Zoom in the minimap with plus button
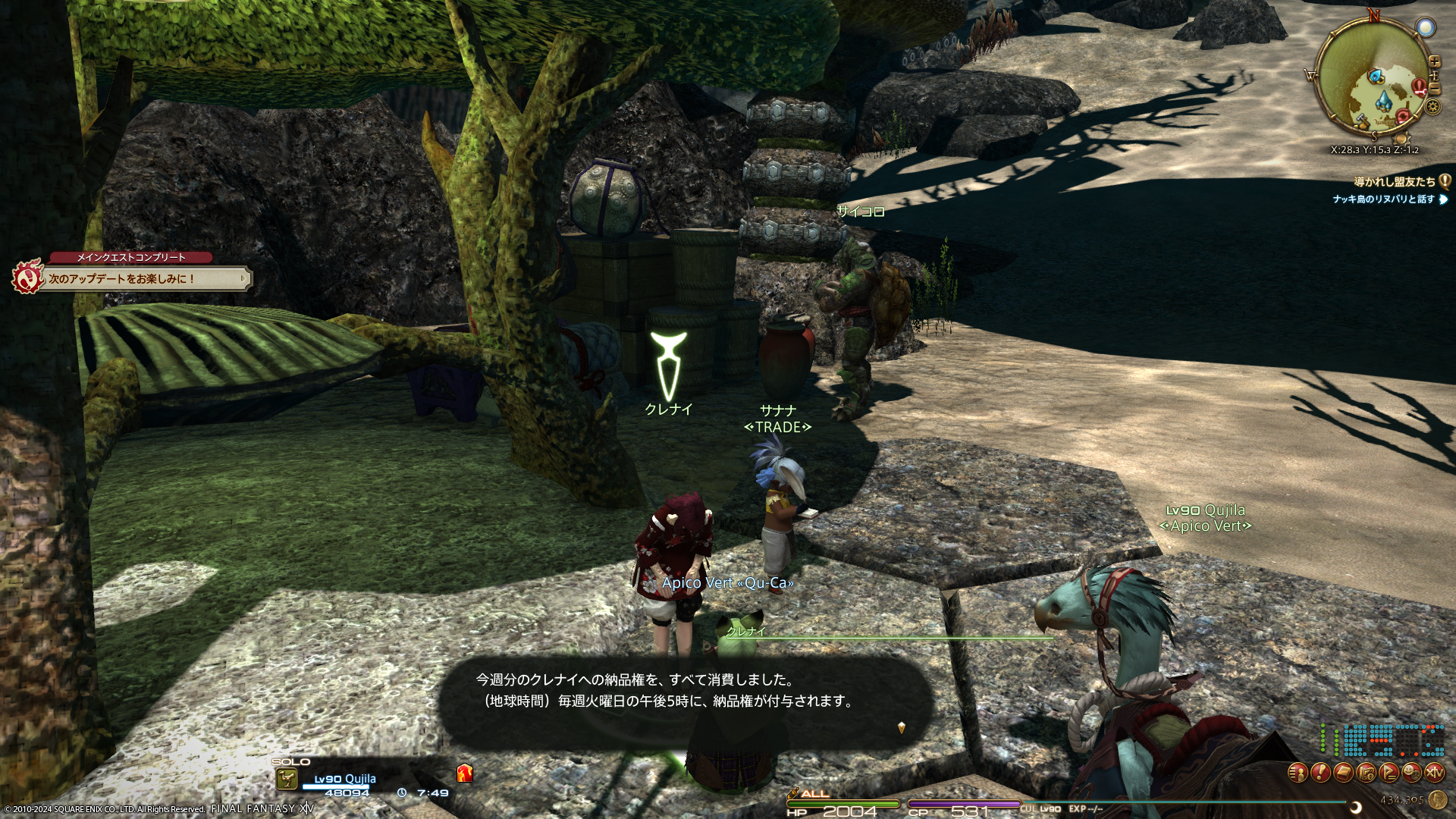 [x=1434, y=62]
